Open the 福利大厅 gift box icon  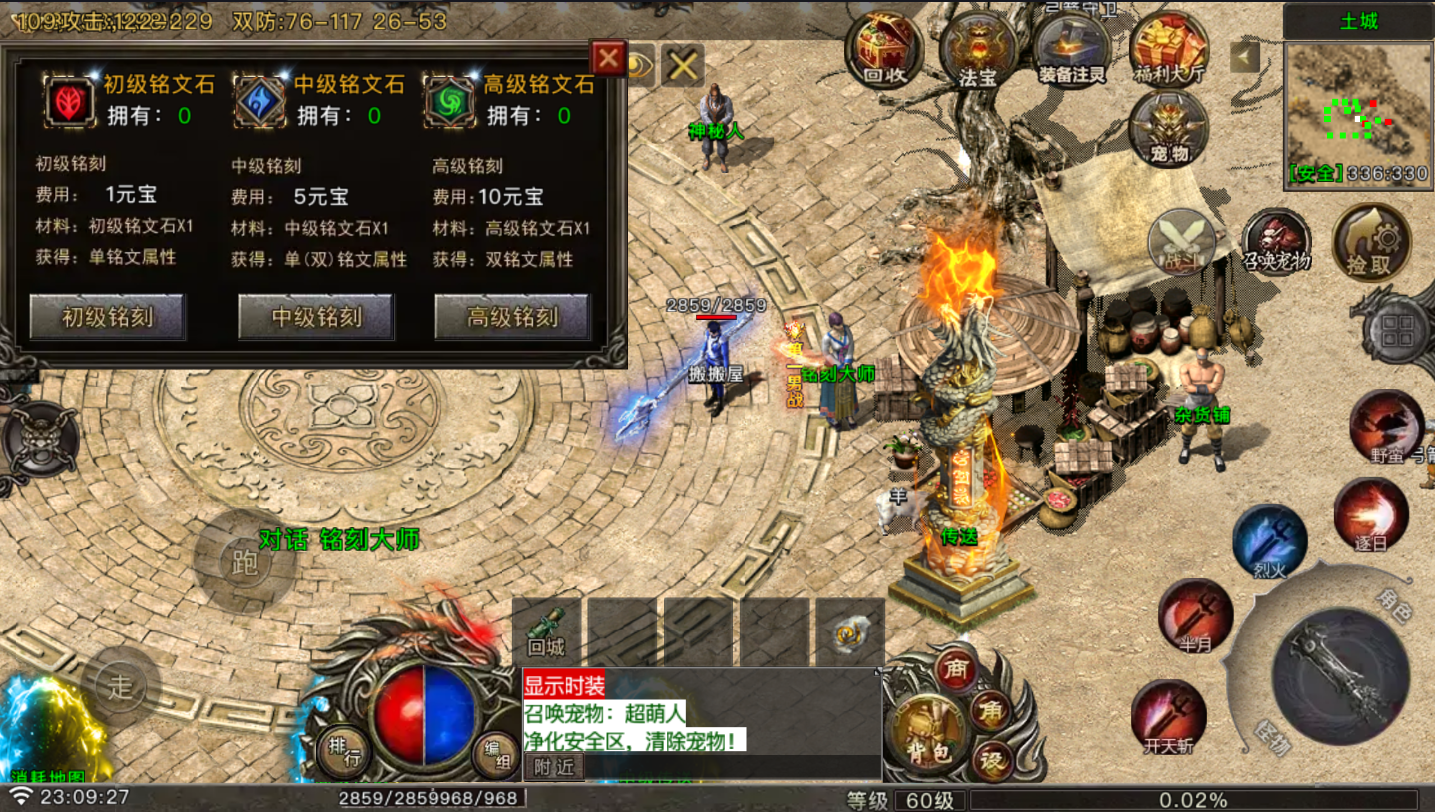(x=1168, y=46)
